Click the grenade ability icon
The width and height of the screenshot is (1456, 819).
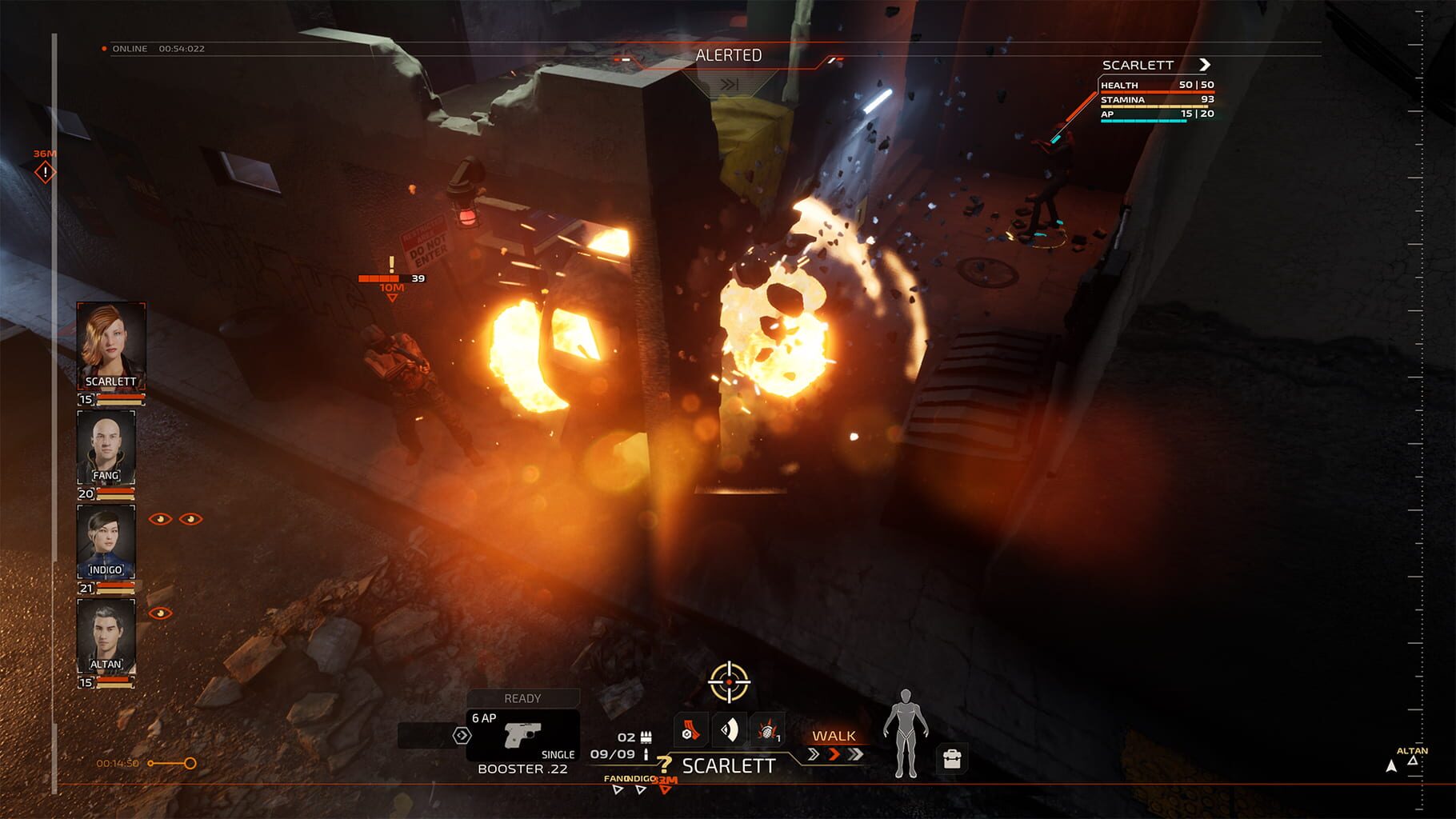768,732
